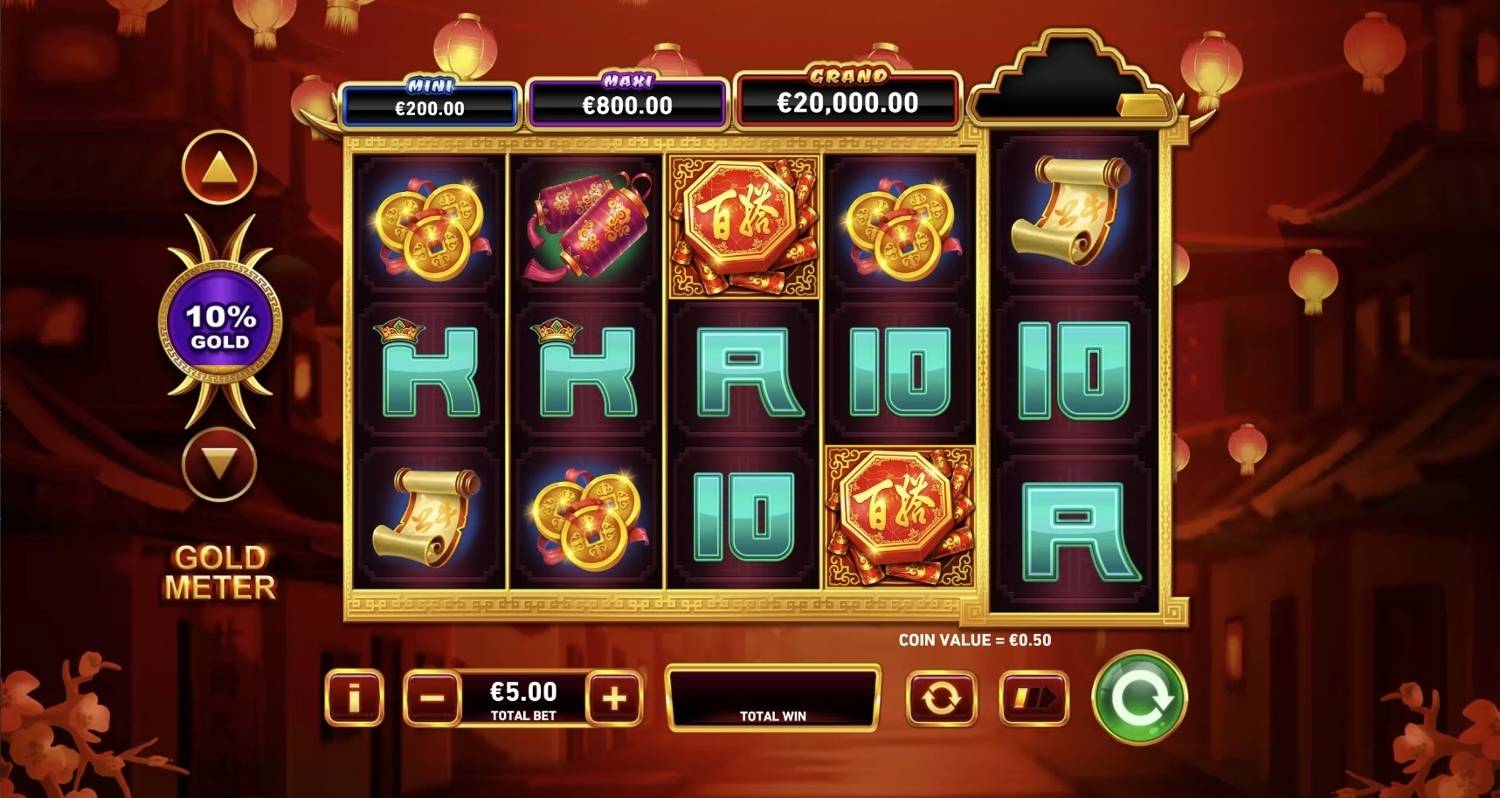This screenshot has width=1500, height=798.
Task: Click the Coin Value €0.50 text
Action: point(977,637)
